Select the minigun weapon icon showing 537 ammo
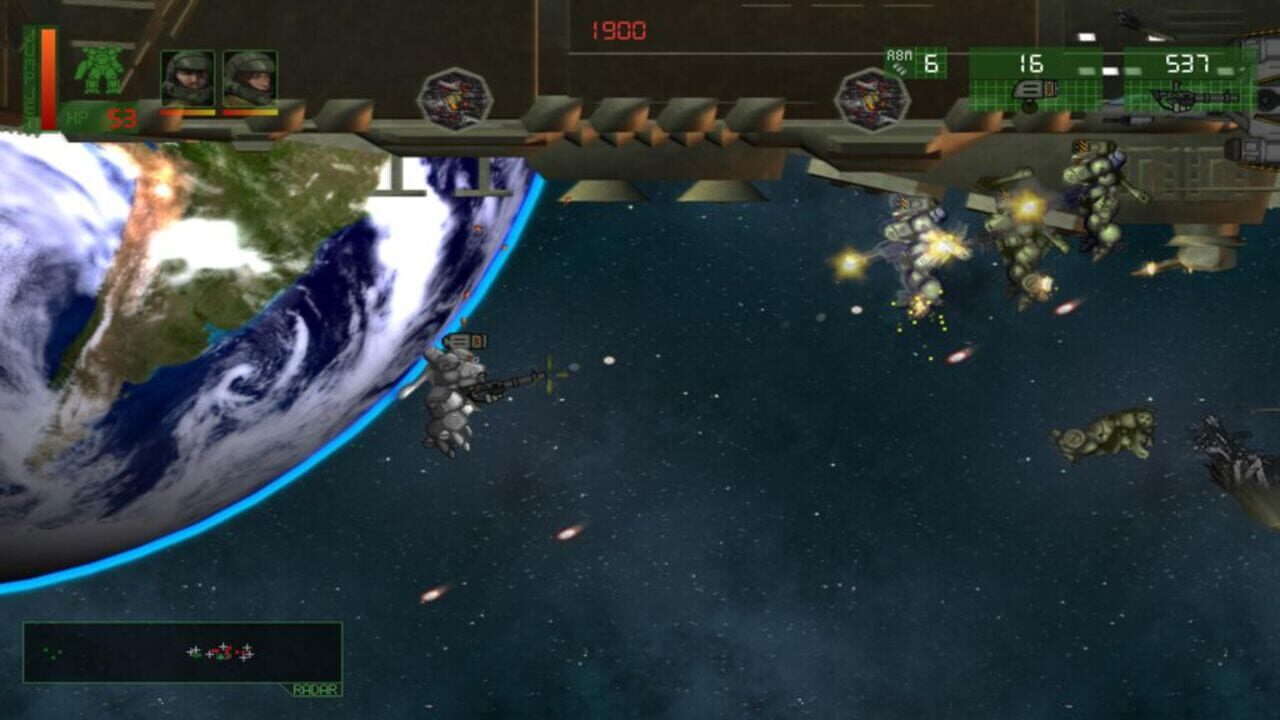Viewport: 1280px width, 720px height. click(1190, 100)
